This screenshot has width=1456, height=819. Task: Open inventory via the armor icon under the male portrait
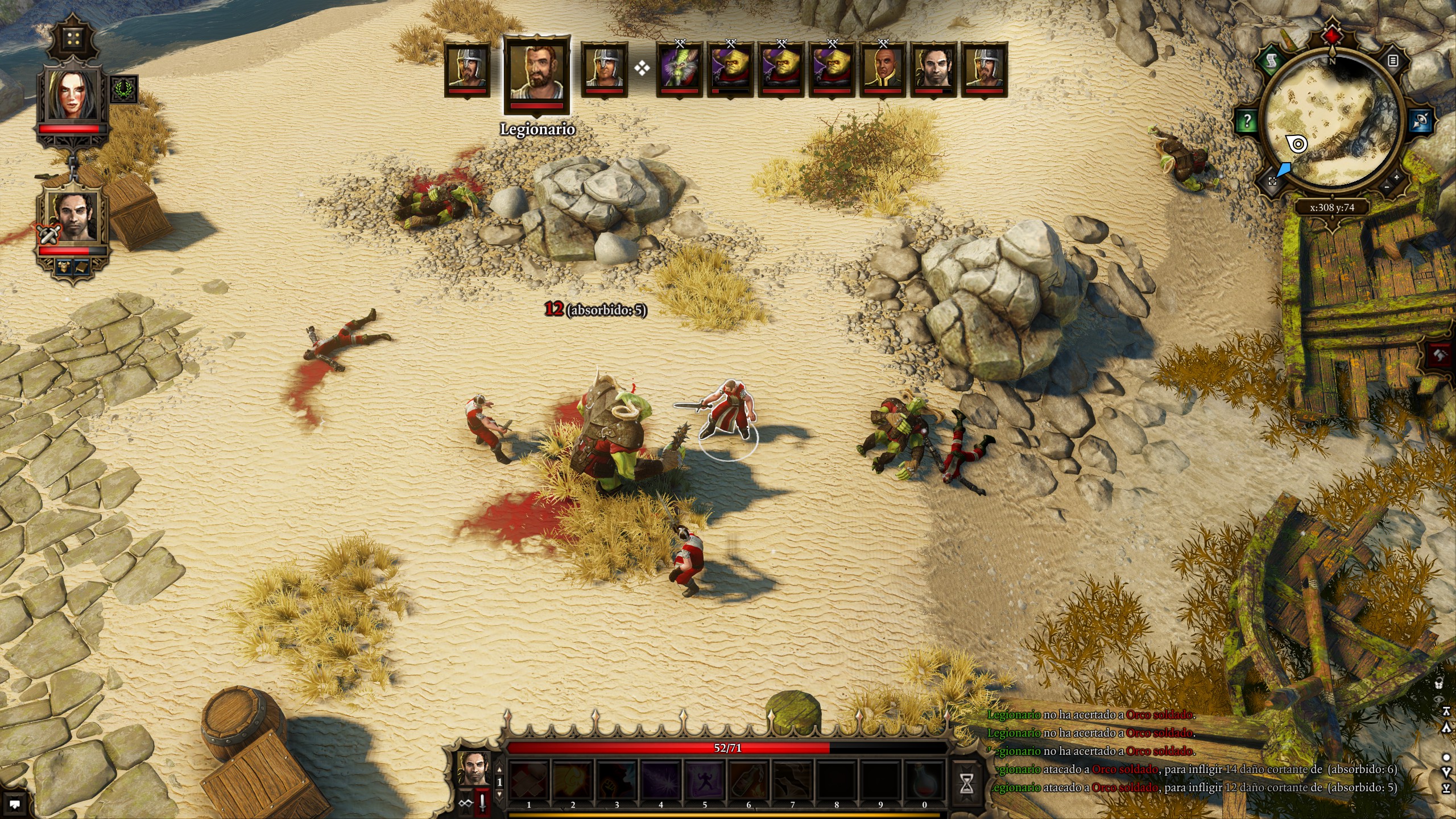(64, 266)
